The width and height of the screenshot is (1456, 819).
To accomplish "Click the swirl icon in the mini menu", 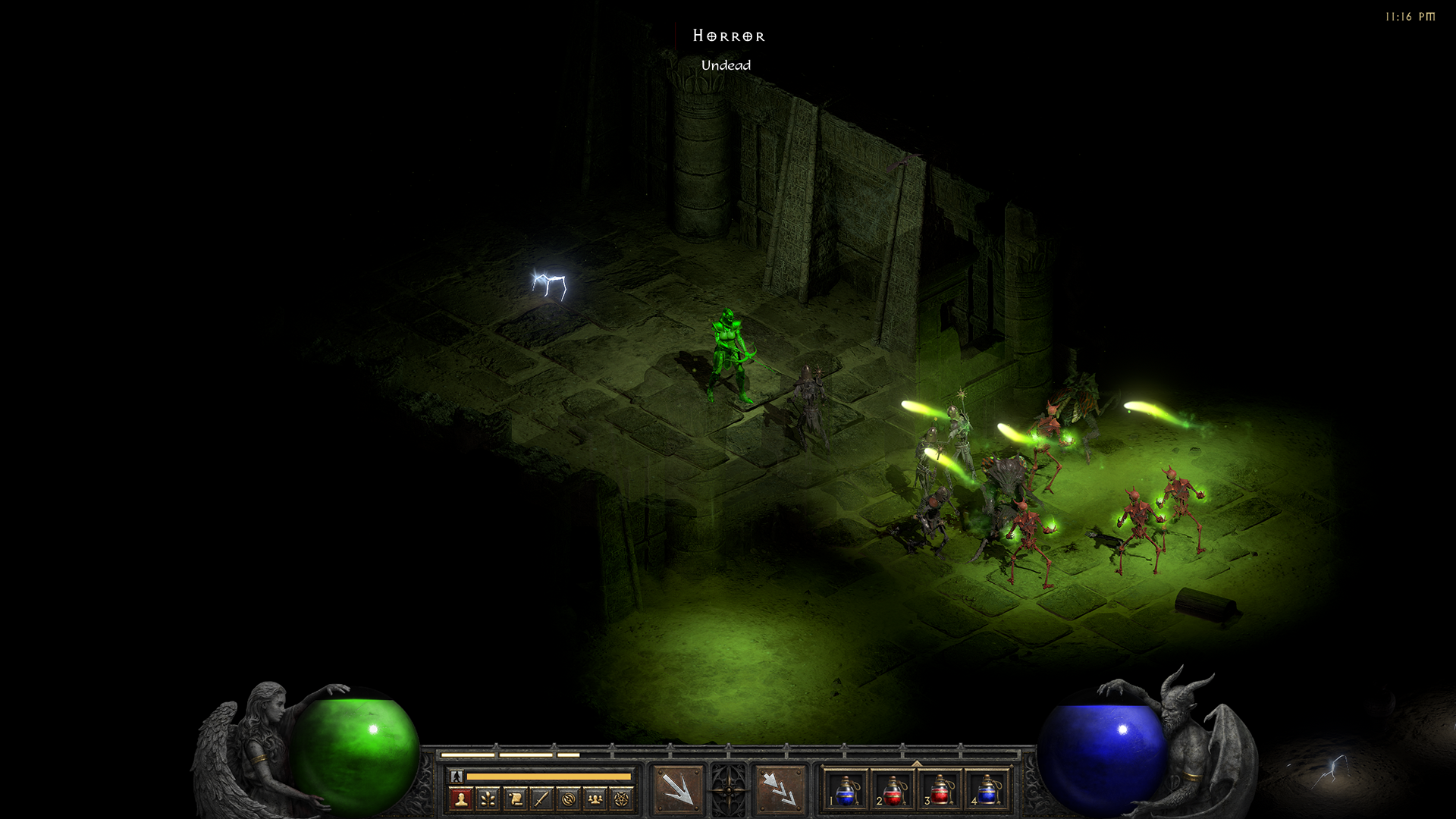I will click(569, 799).
